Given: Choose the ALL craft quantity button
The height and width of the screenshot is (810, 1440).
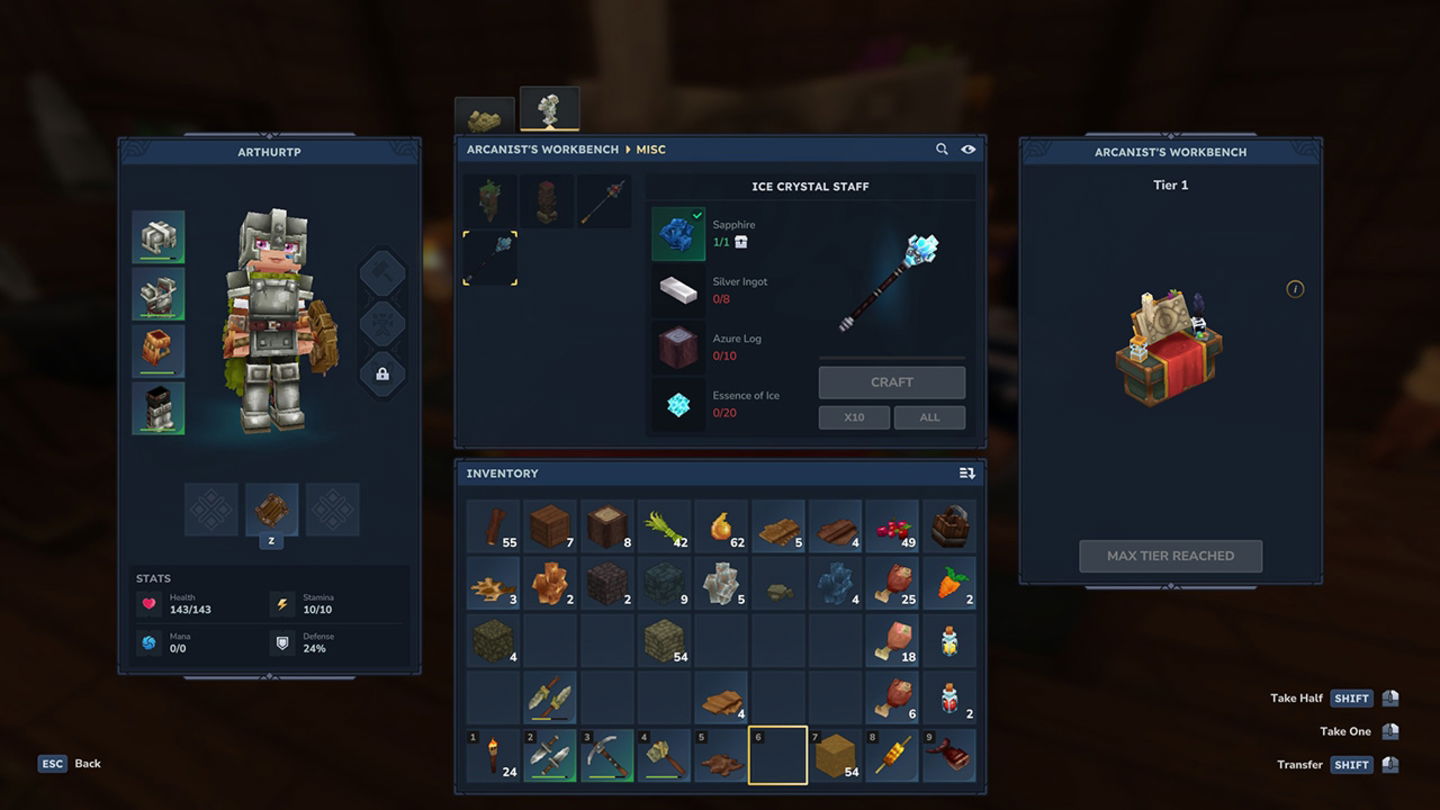Looking at the screenshot, I should 929,417.
